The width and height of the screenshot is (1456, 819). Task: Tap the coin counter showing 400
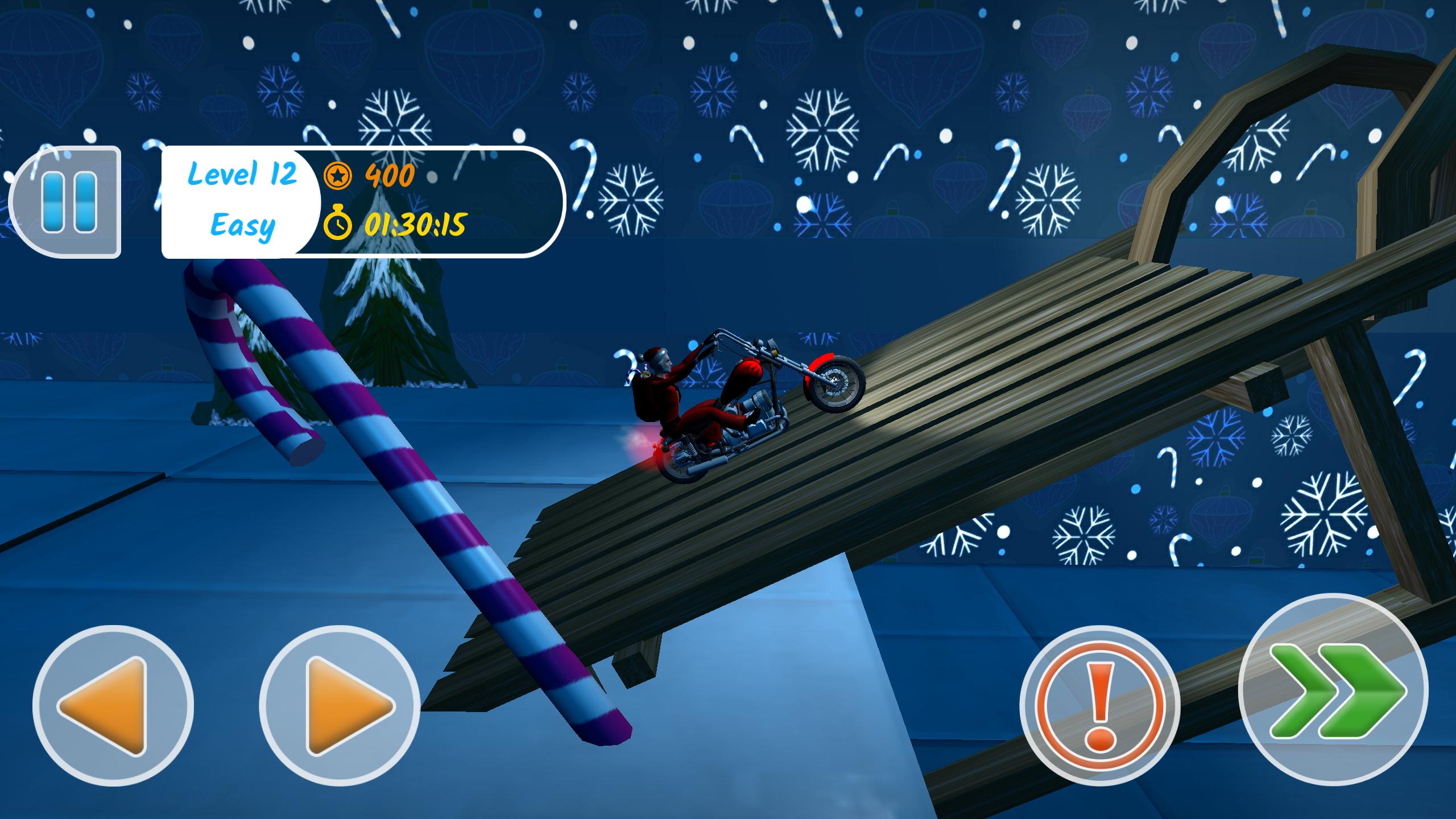[390, 175]
